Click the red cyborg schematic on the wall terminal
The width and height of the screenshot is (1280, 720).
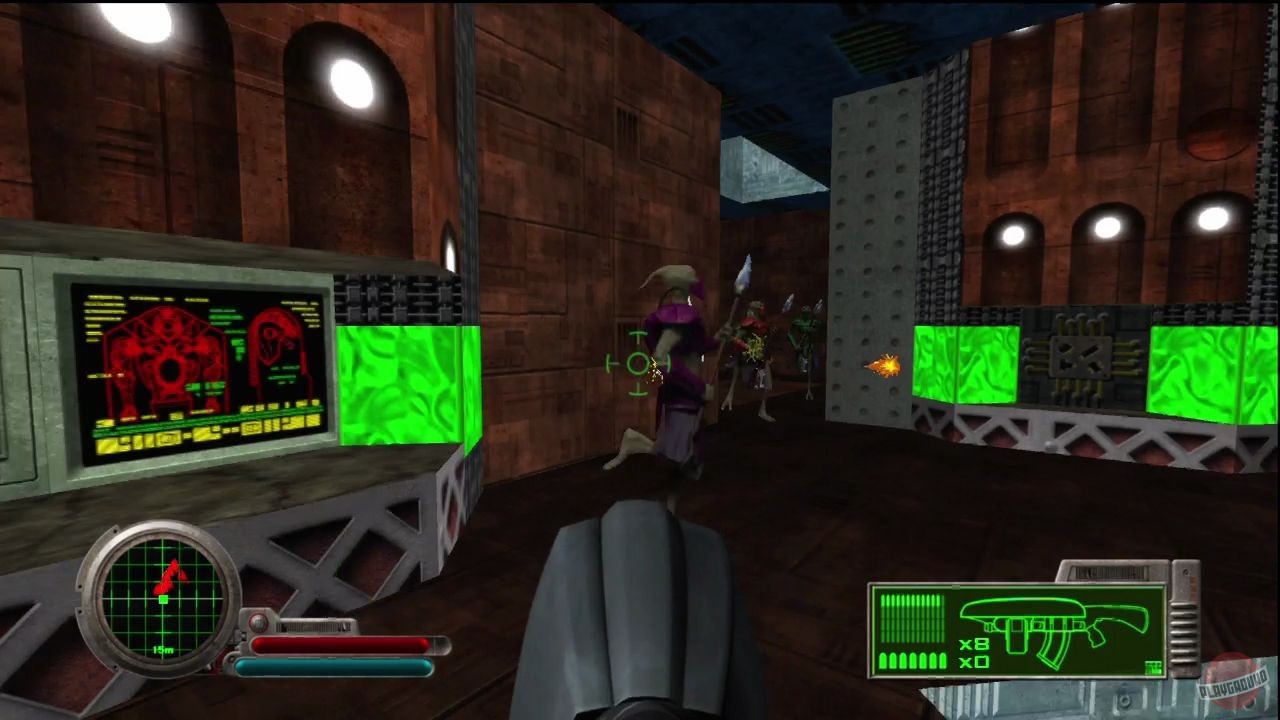click(165, 360)
